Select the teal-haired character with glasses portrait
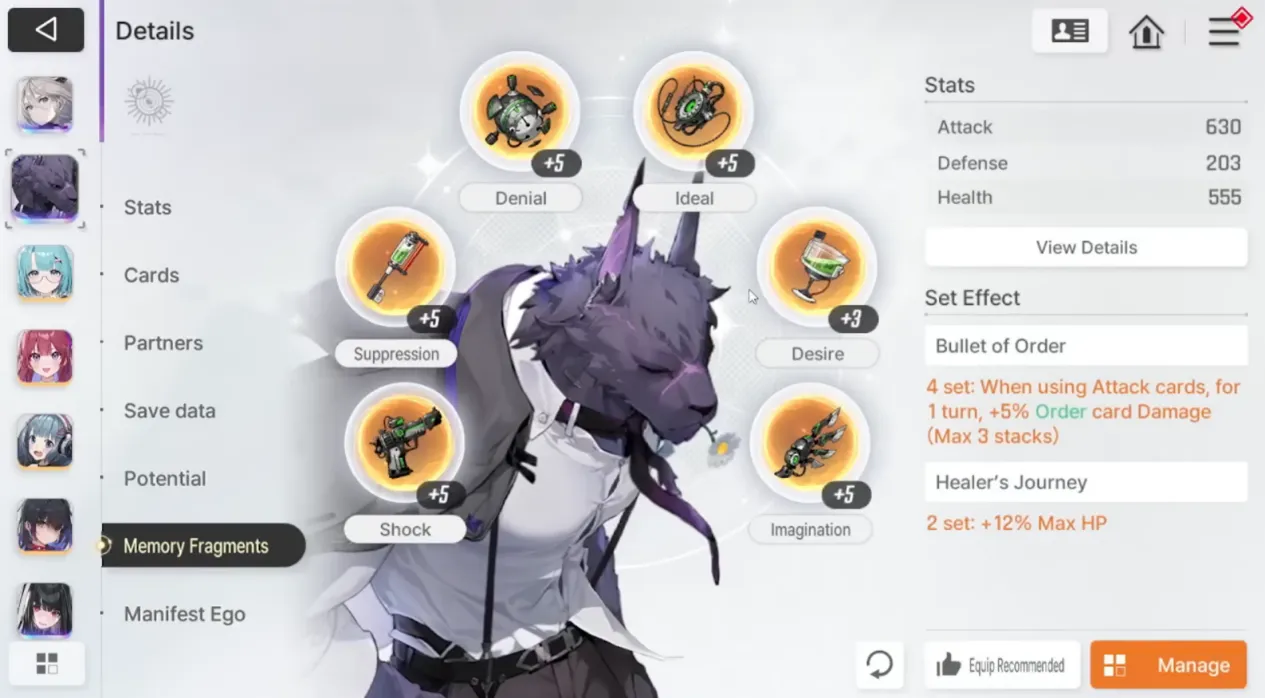The height and width of the screenshot is (698, 1265). point(45,273)
